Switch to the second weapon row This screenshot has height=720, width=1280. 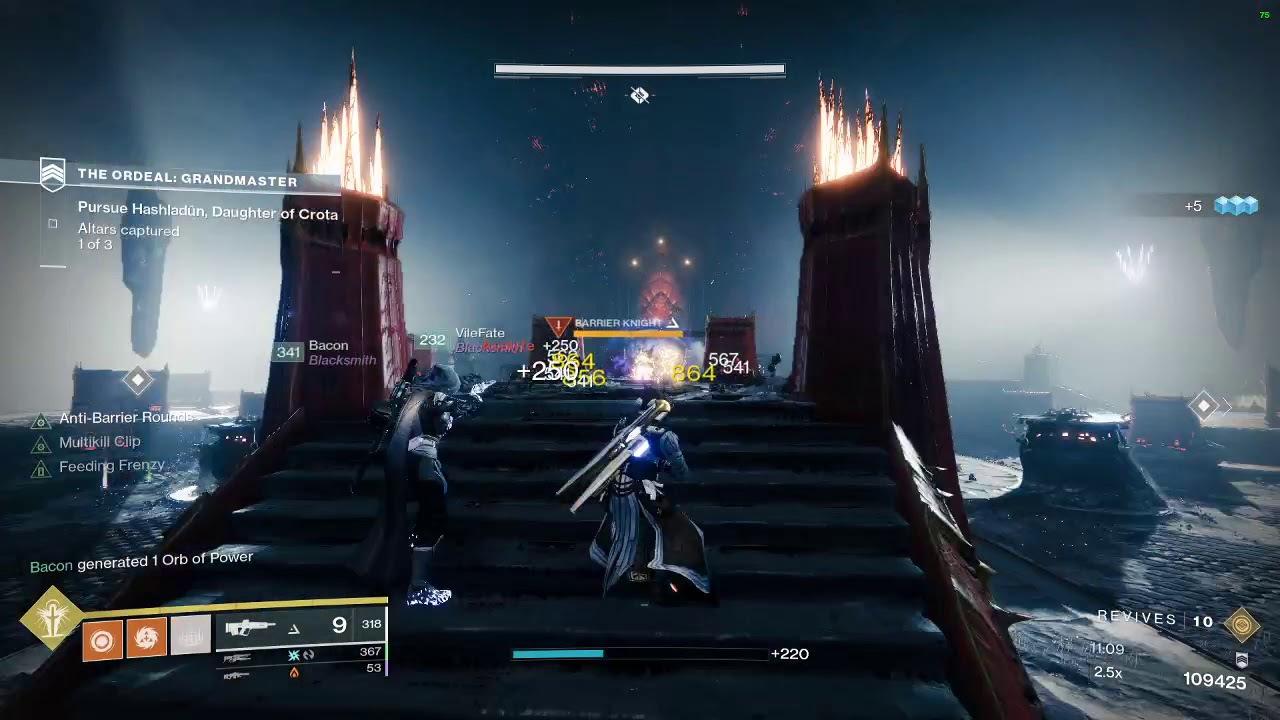[300, 655]
